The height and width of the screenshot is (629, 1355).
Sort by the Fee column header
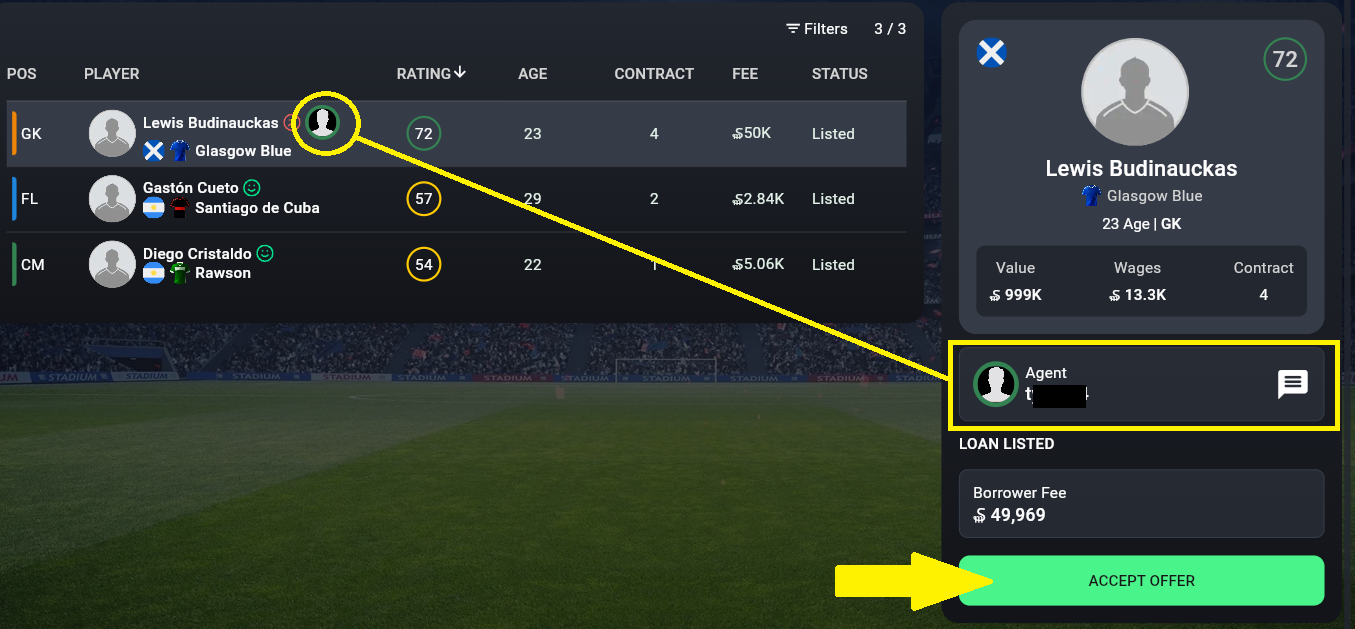coord(745,74)
